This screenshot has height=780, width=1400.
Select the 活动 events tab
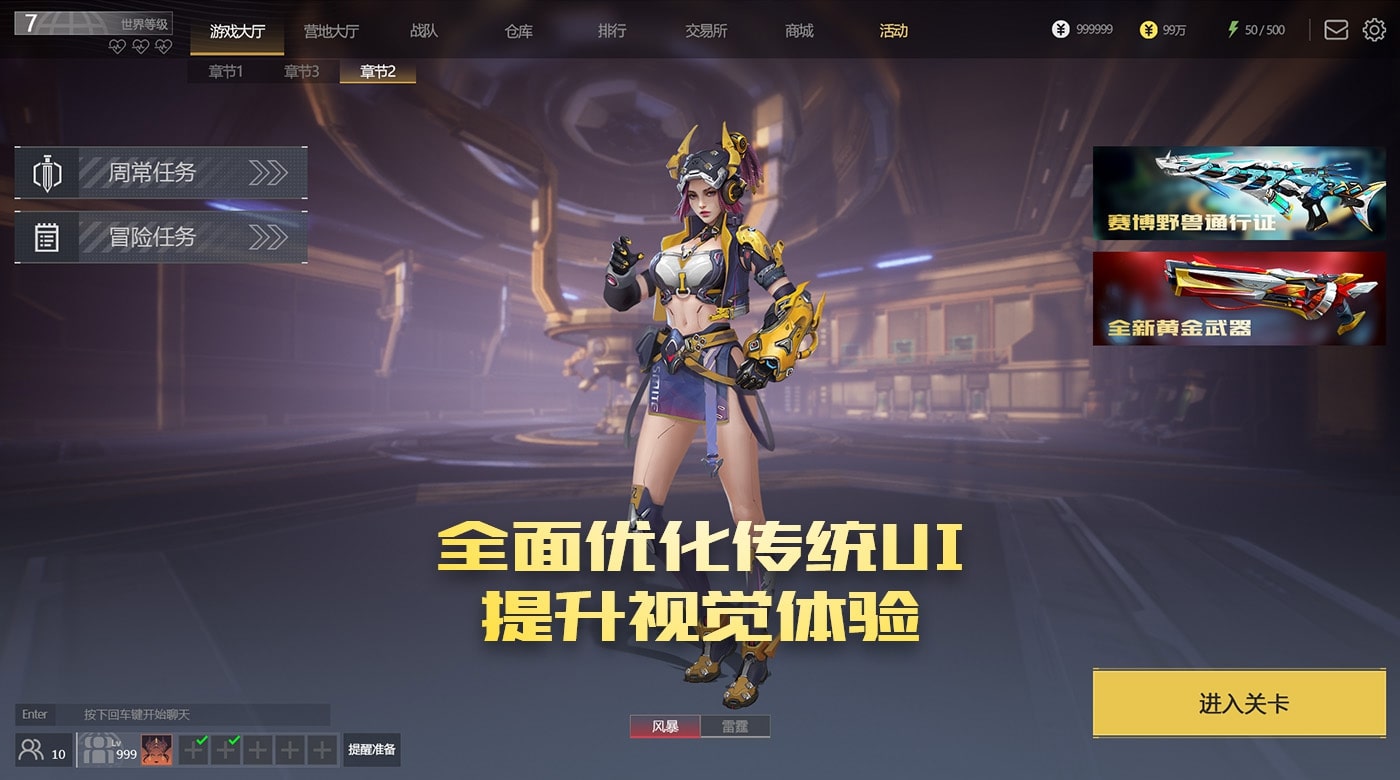pyautogui.click(x=893, y=31)
